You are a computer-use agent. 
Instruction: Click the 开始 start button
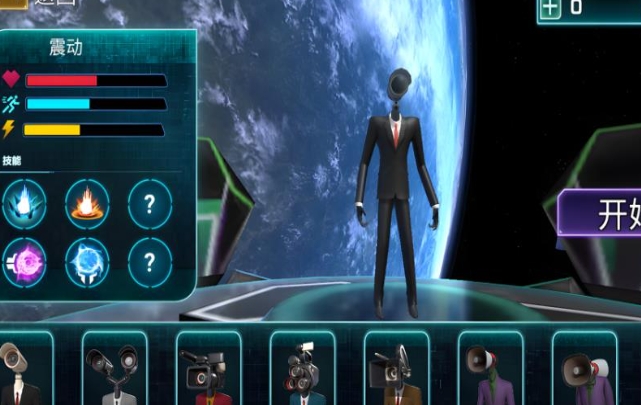(600, 213)
